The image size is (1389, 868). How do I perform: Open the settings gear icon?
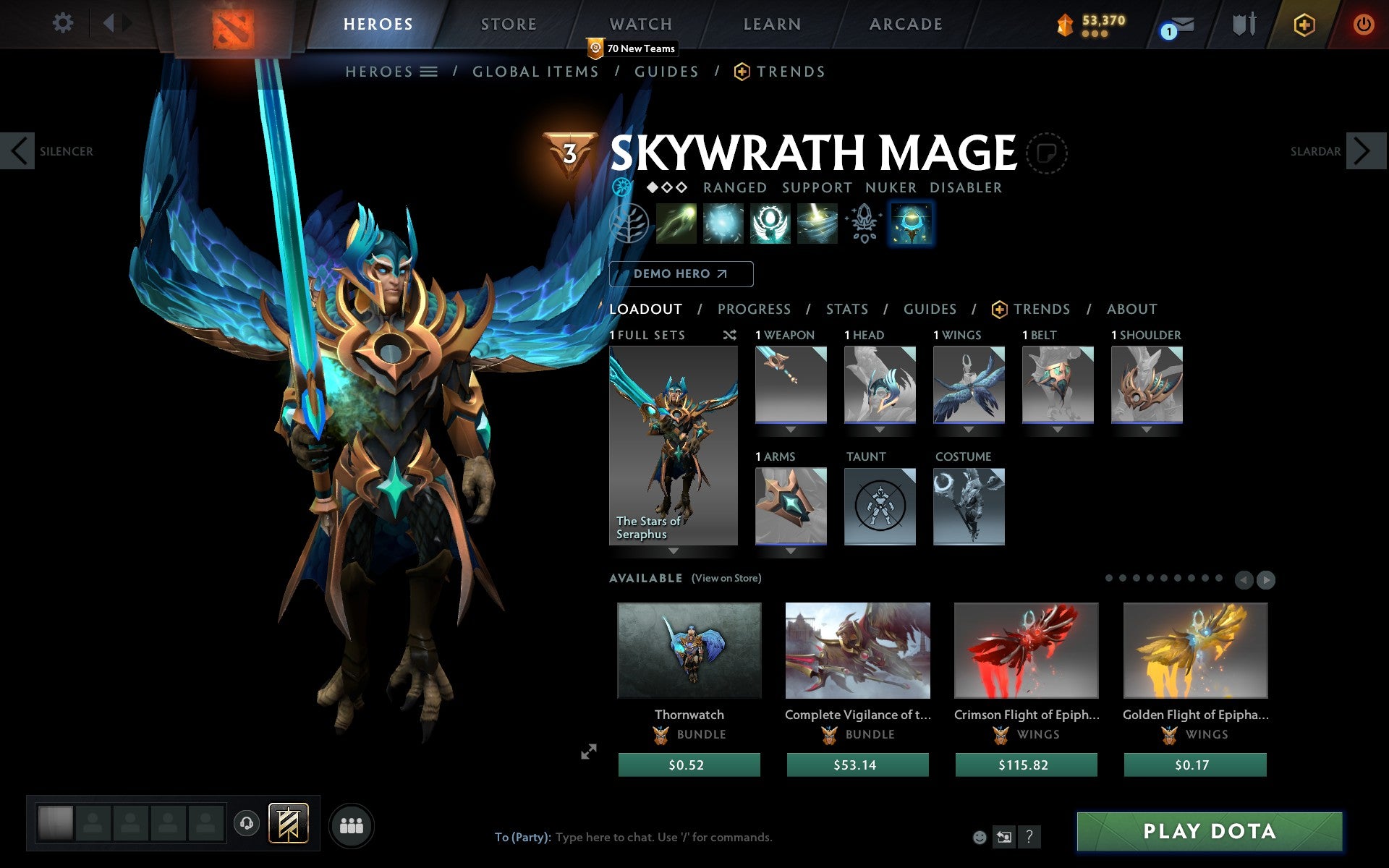64,24
